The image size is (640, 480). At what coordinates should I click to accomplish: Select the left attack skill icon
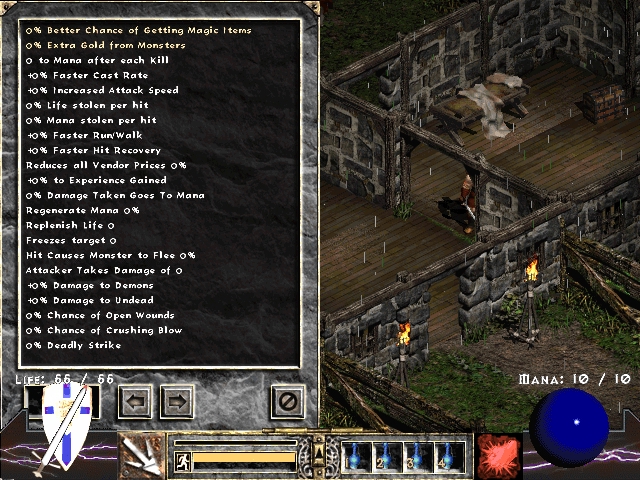tap(143, 456)
